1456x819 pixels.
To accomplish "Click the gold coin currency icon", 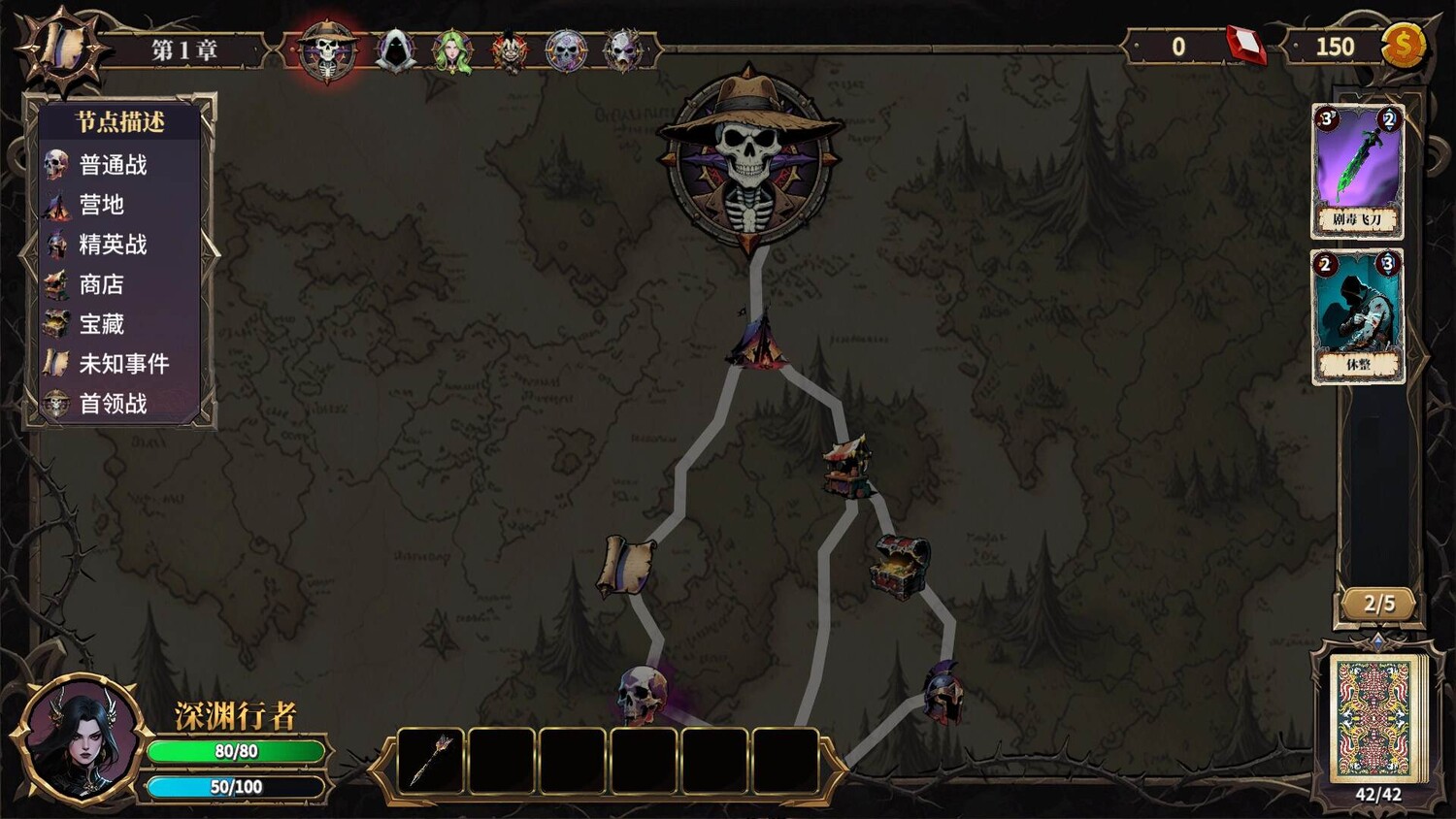I will pyautogui.click(x=1403, y=46).
